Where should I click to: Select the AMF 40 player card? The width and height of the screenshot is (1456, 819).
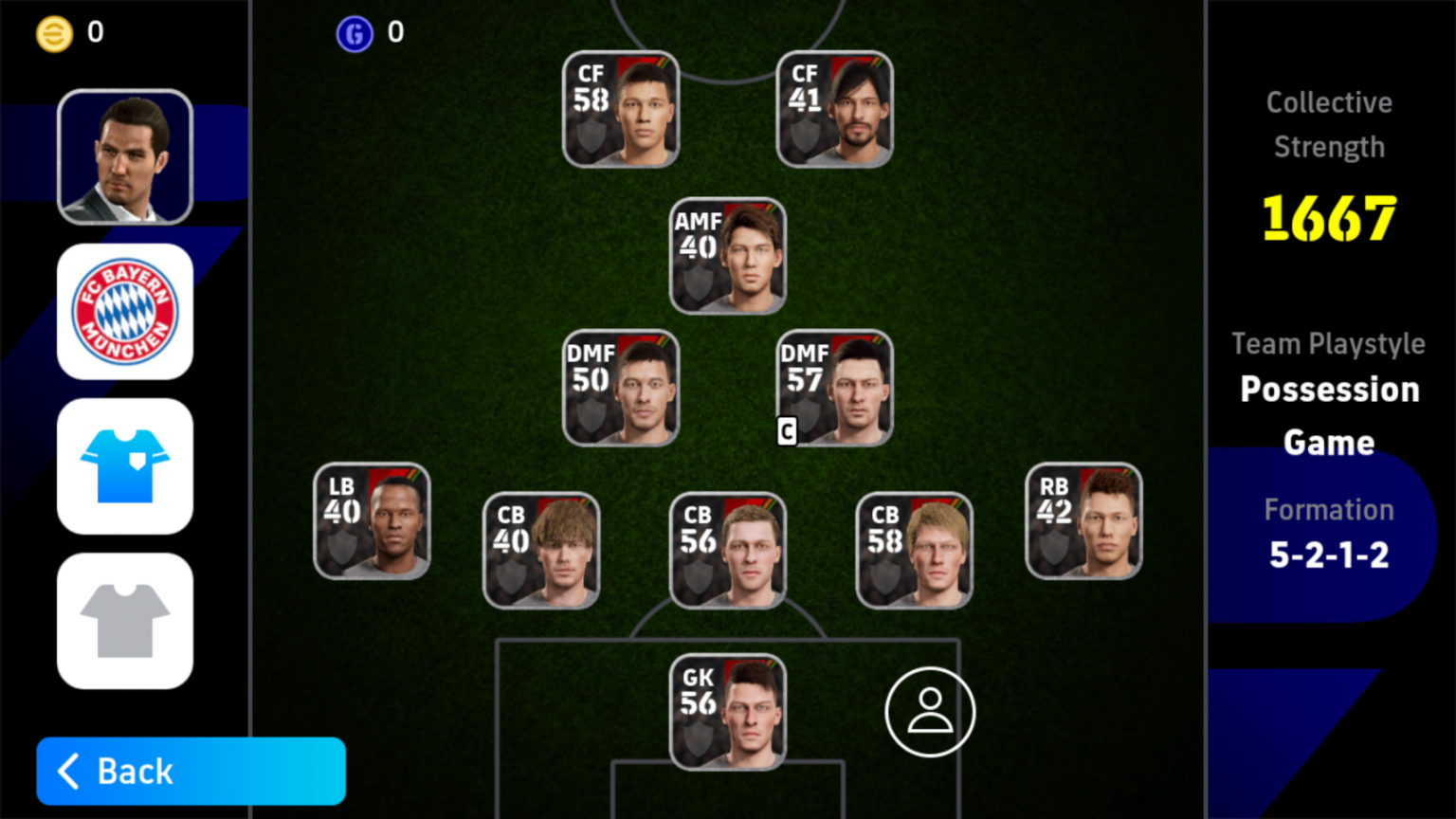(727, 256)
